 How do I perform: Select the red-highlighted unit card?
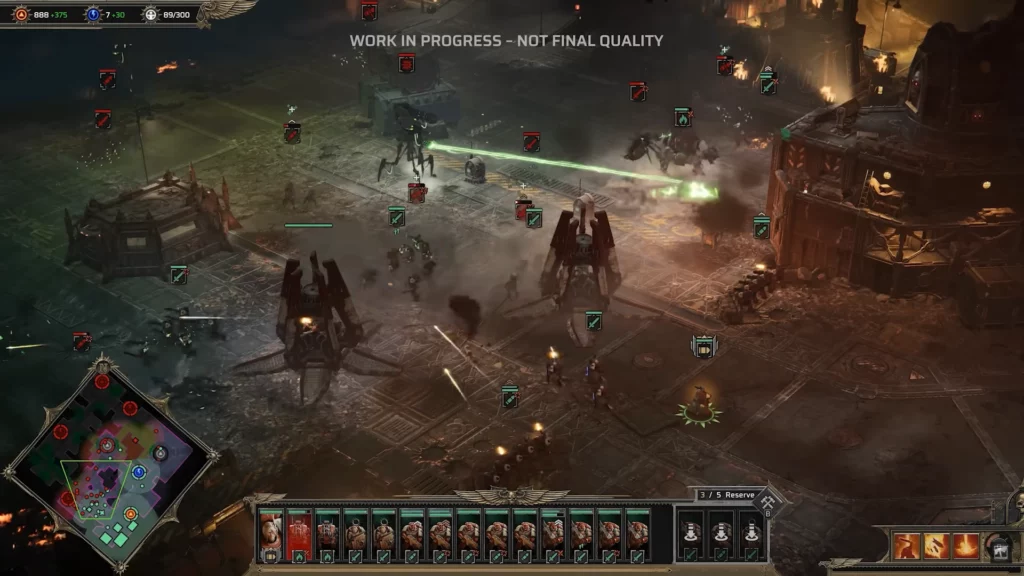tap(299, 533)
